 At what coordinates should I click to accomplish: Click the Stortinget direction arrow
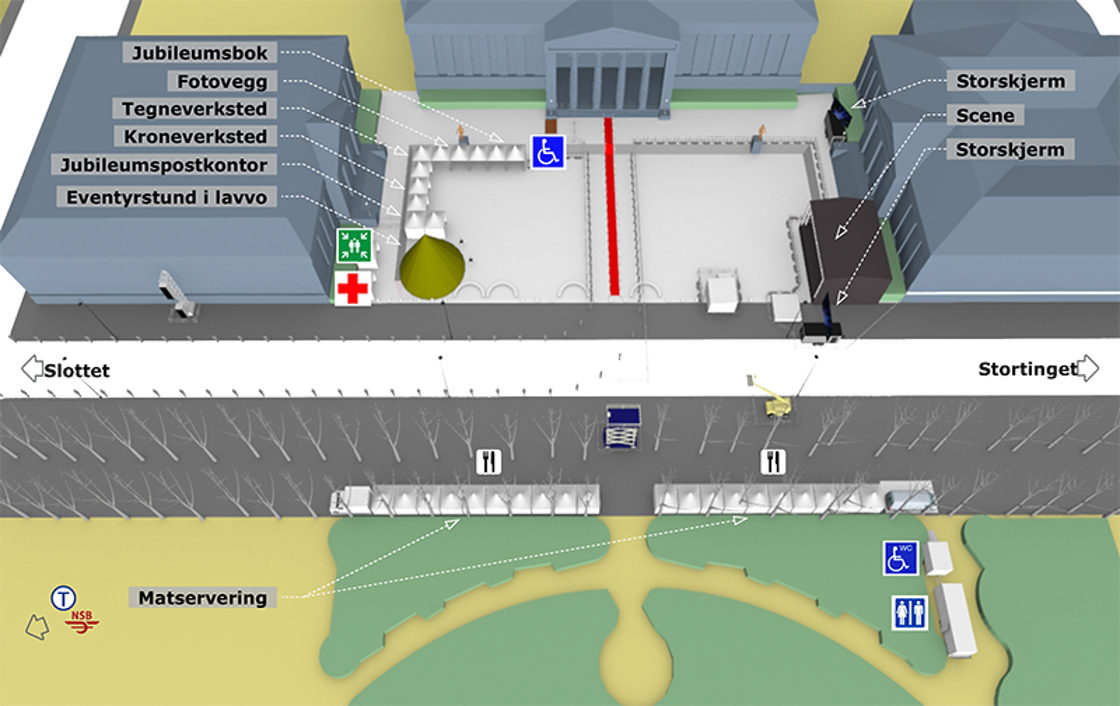(1088, 369)
